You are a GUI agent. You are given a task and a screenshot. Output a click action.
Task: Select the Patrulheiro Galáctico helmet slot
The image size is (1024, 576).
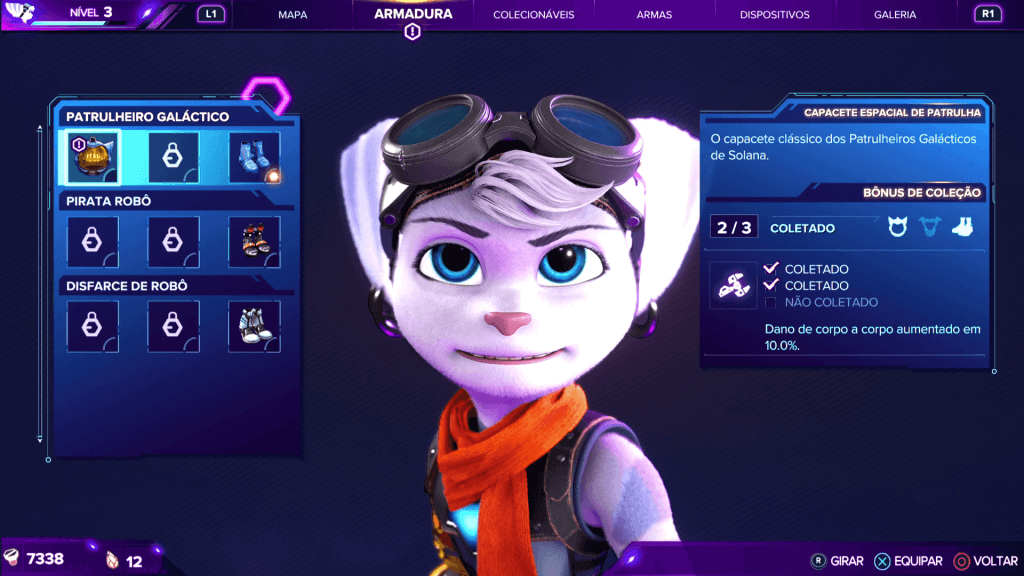click(x=93, y=157)
